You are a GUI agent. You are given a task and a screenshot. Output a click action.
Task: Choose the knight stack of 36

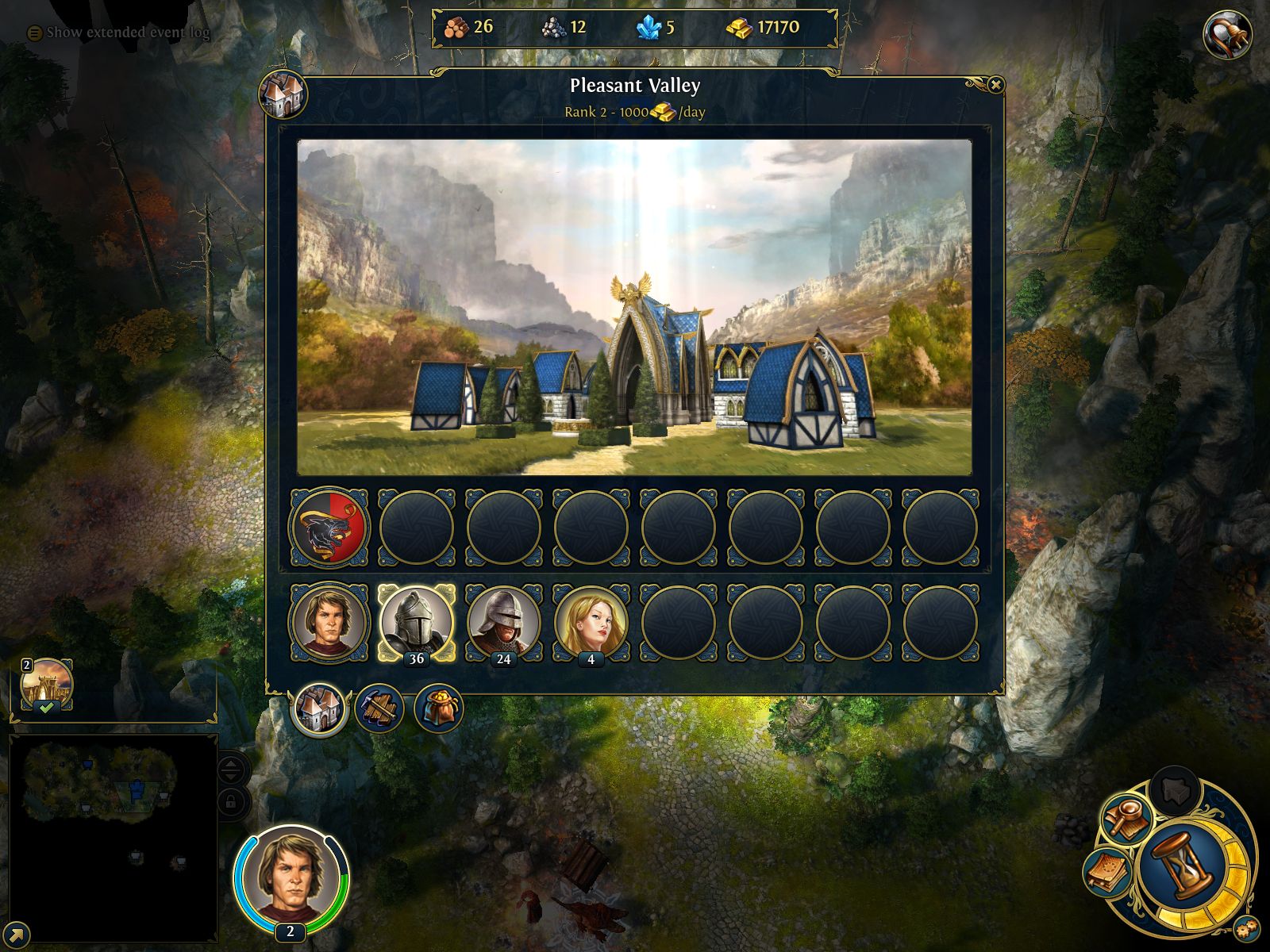click(x=417, y=622)
